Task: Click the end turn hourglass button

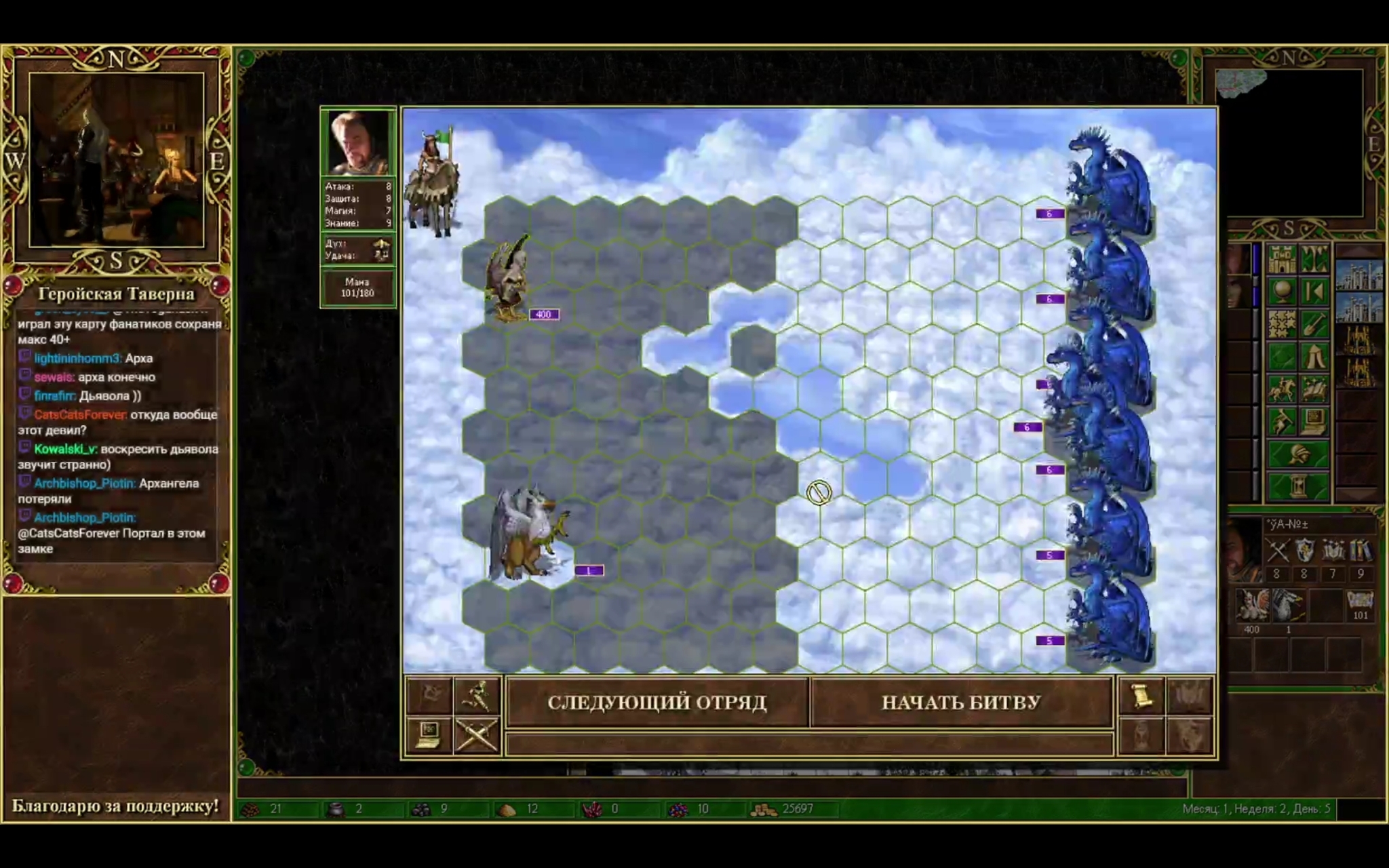Action: 1297,486
